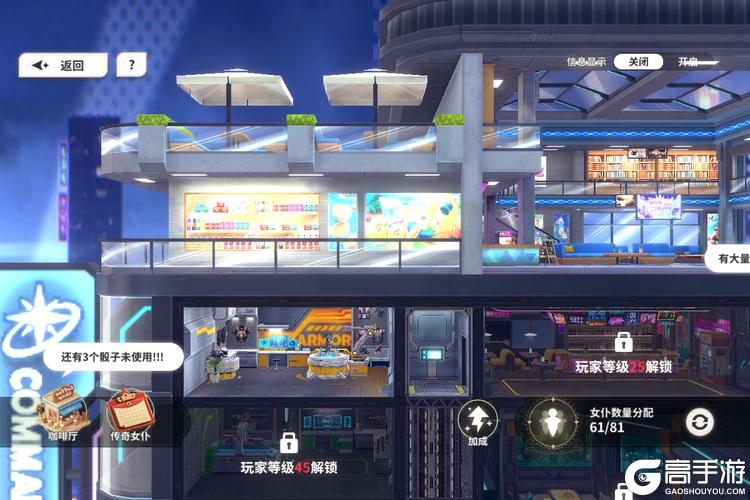This screenshot has width=750, height=500.
Task: Select the locked room requiring level 45
Action: click(288, 454)
